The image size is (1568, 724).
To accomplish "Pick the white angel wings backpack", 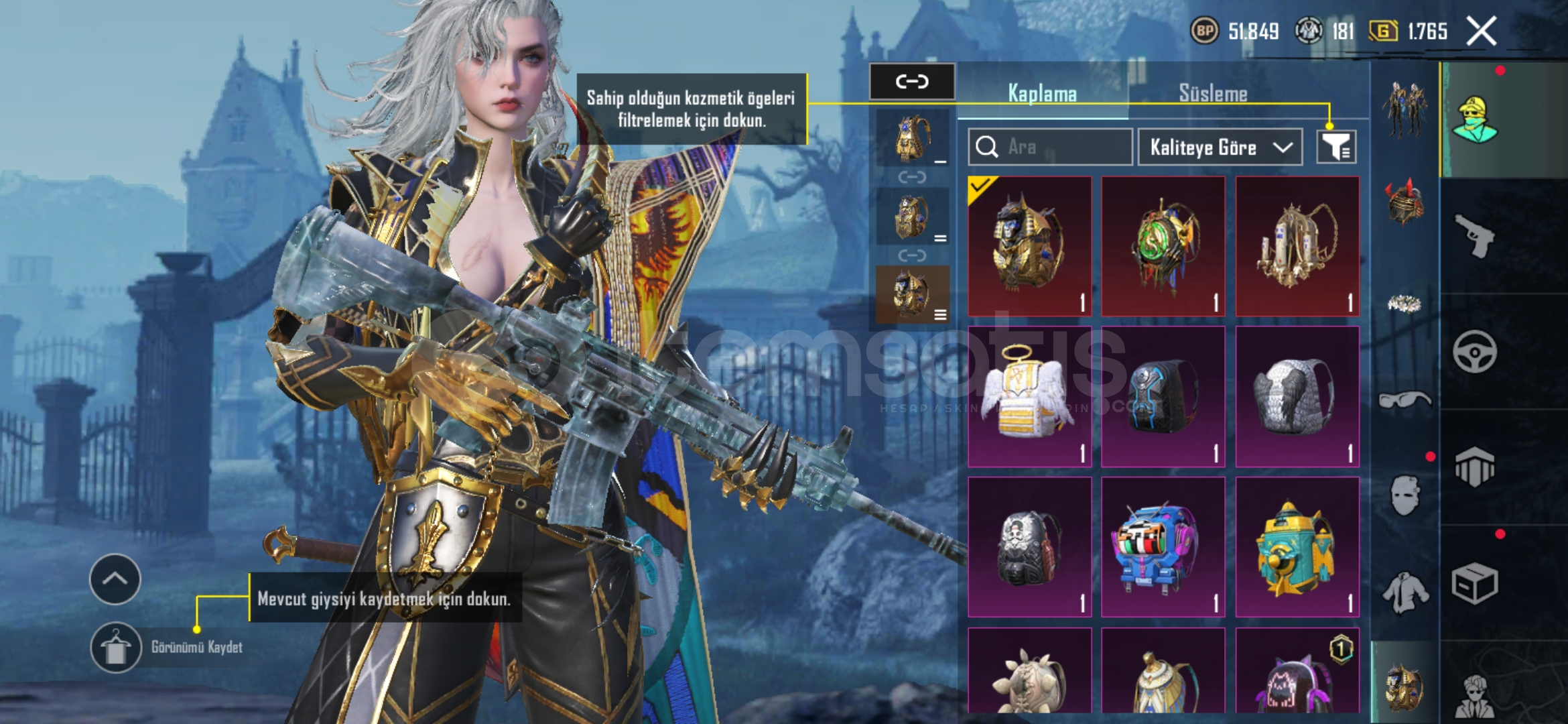I will tap(1029, 397).
